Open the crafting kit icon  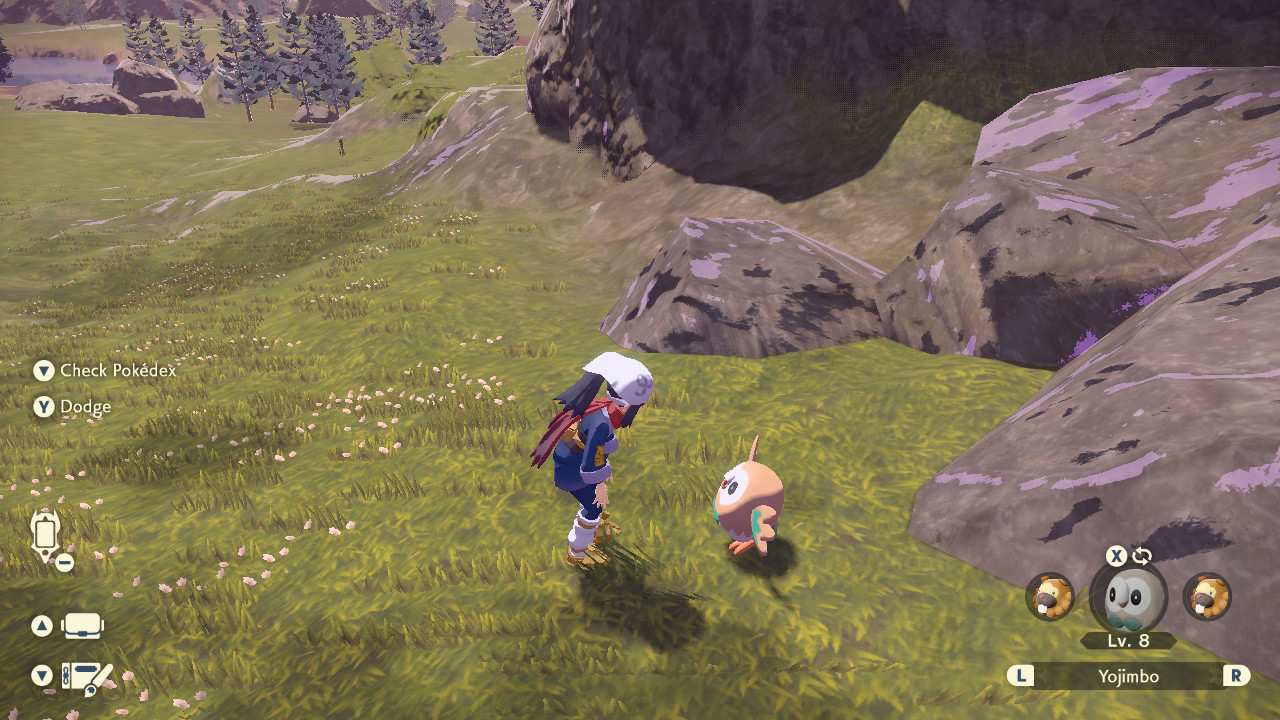86,677
